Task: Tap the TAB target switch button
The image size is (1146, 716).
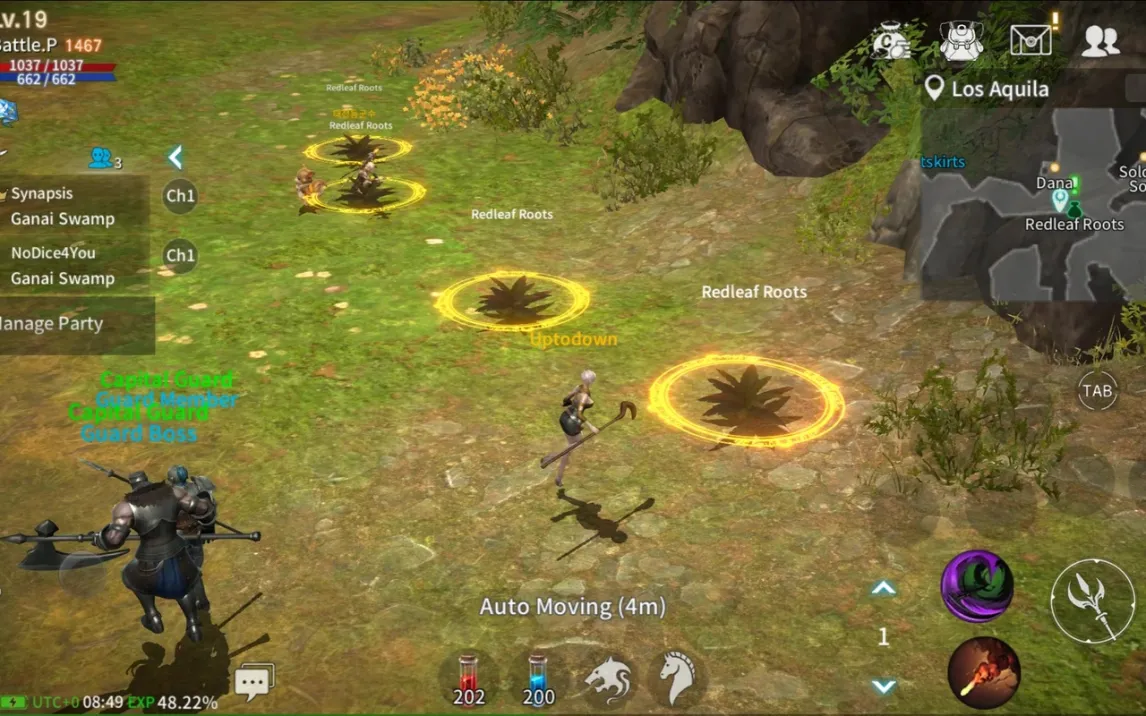Action: 1097,391
